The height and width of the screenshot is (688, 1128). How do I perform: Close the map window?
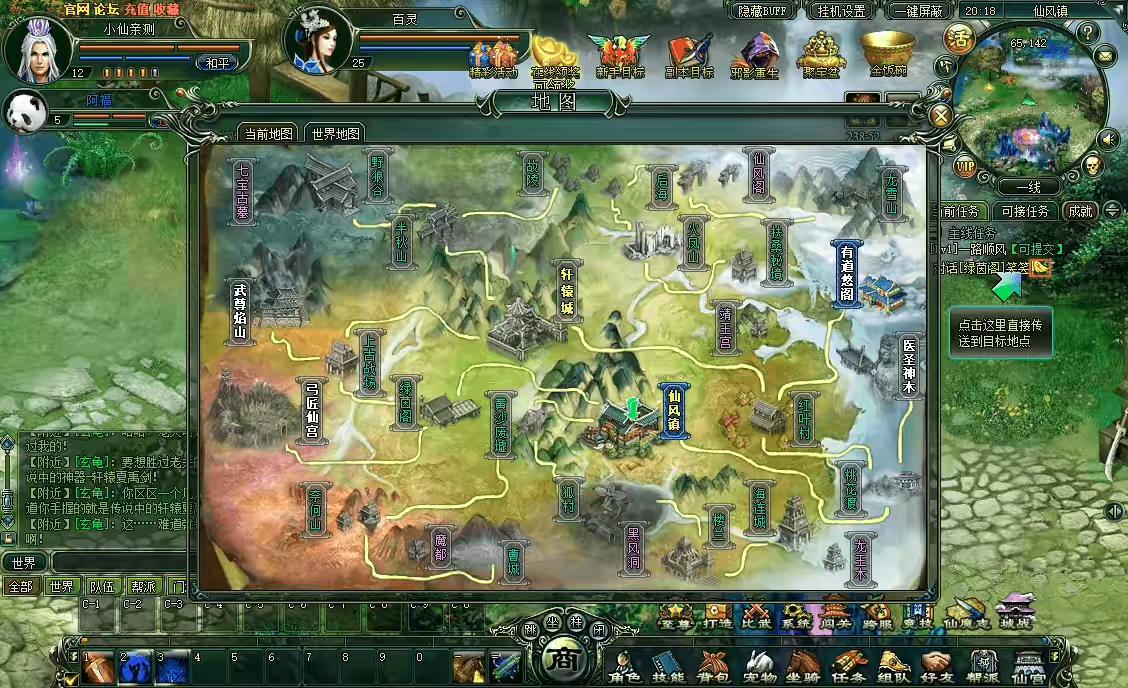[940, 115]
